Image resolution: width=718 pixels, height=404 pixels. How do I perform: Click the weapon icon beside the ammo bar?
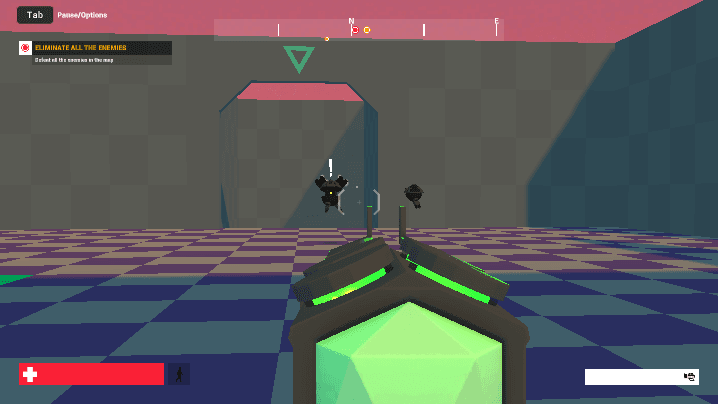click(x=689, y=377)
